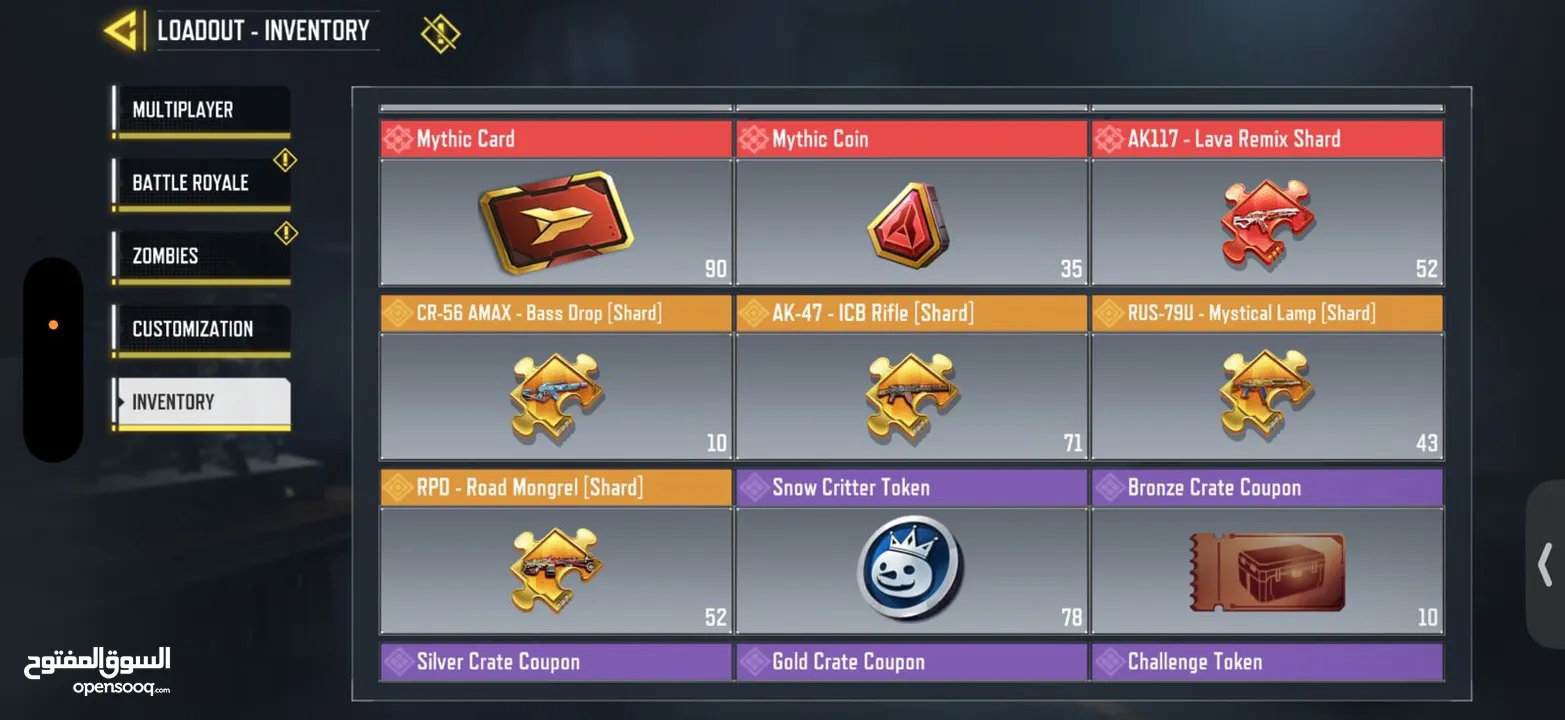Open the Snow Critter Token icon

point(911,570)
